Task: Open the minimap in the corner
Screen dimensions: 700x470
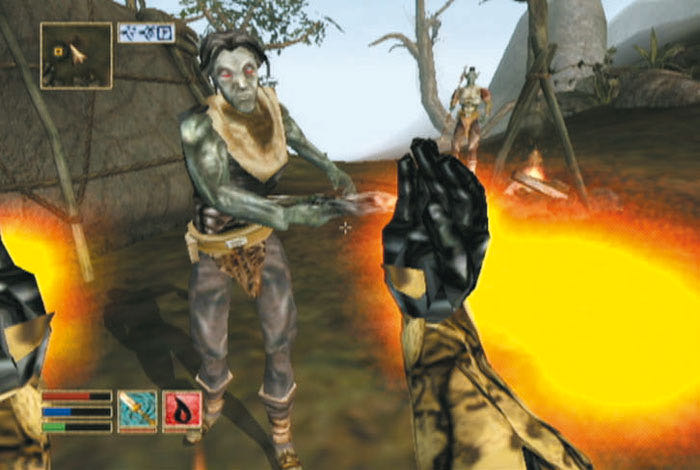Action: pyautogui.click(x=76, y=55)
